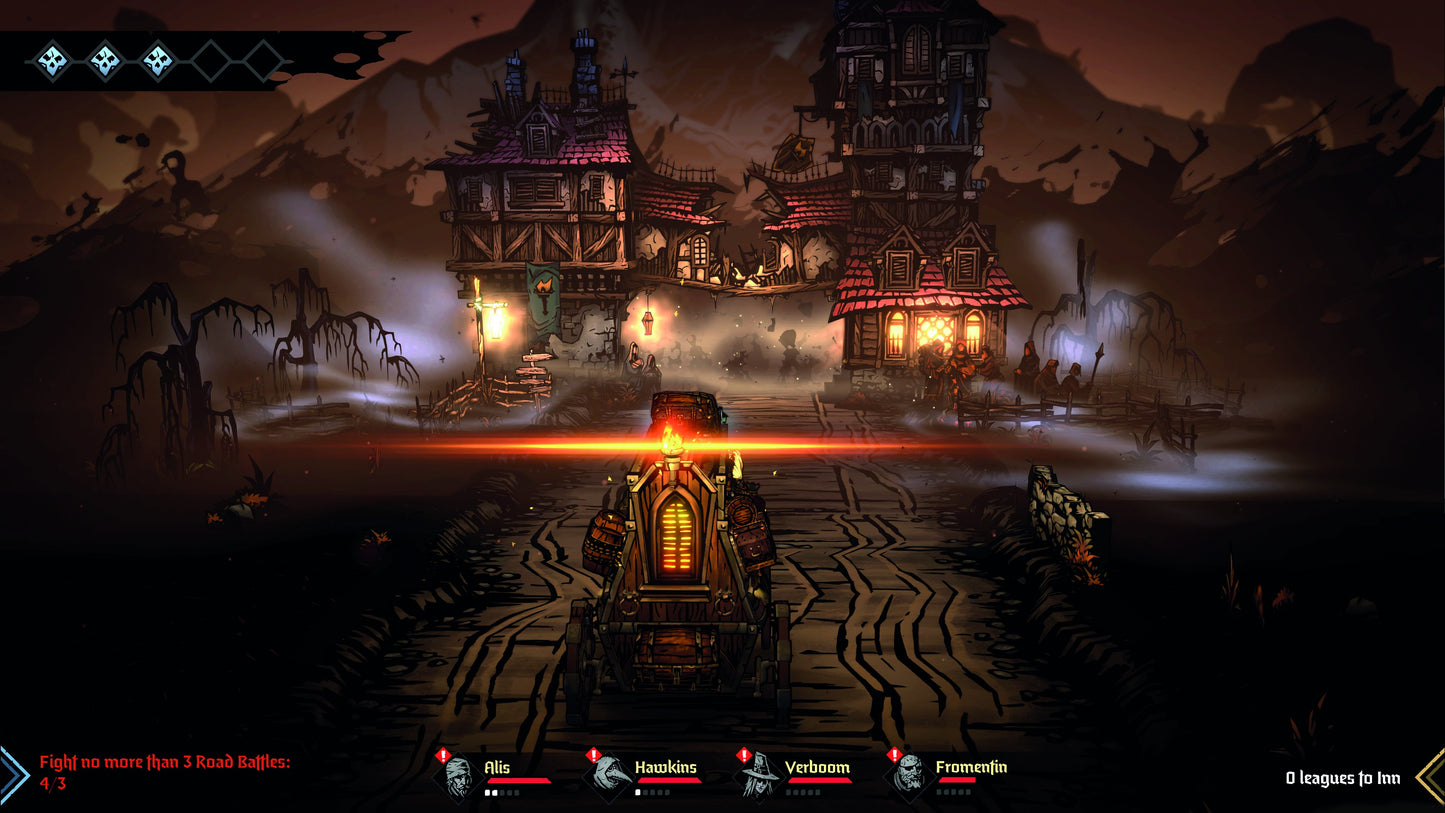Click the red alert icon above Hawkins
The image size is (1445, 813).
(592, 754)
